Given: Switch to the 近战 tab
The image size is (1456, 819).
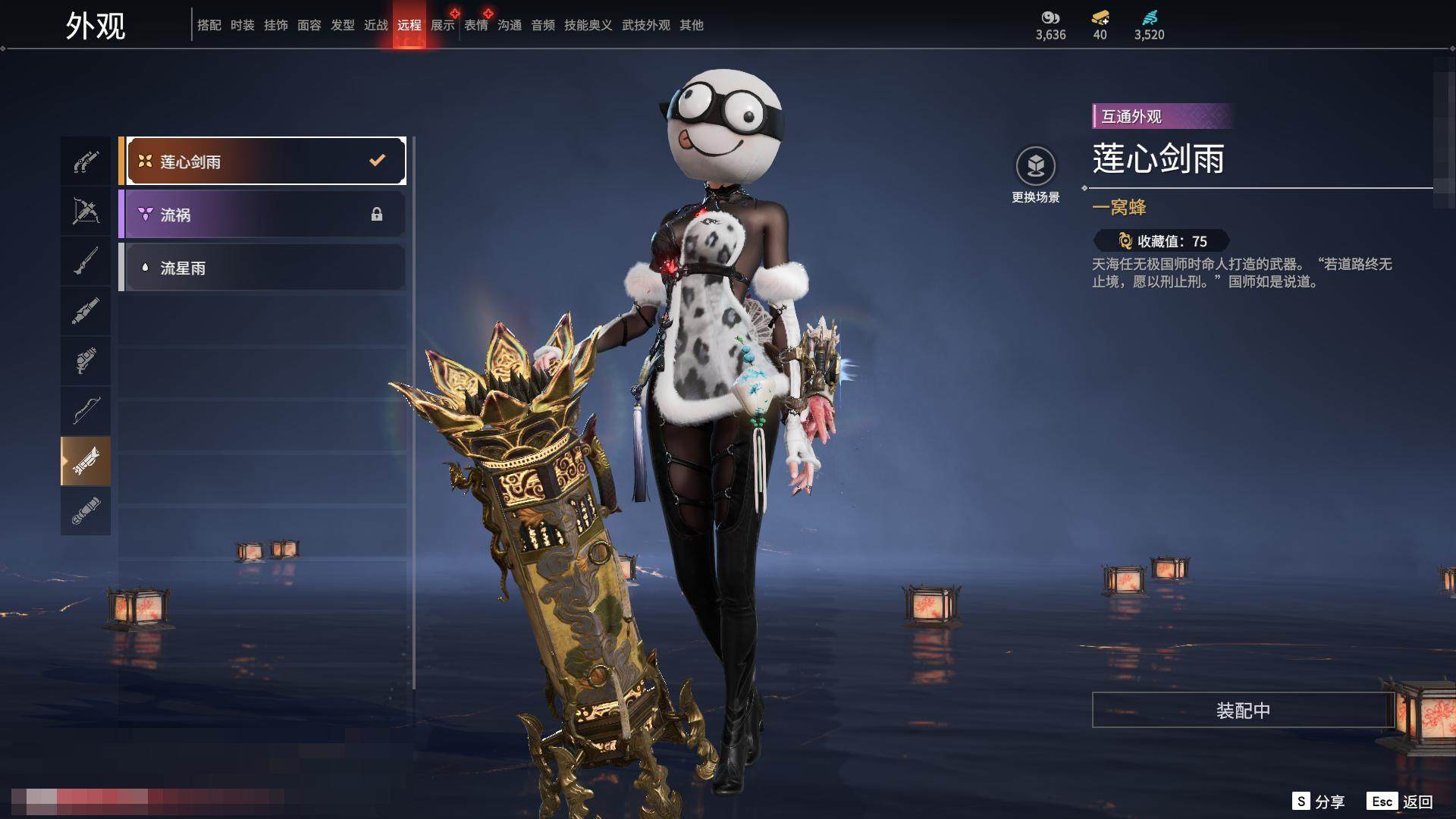Looking at the screenshot, I should [x=376, y=25].
